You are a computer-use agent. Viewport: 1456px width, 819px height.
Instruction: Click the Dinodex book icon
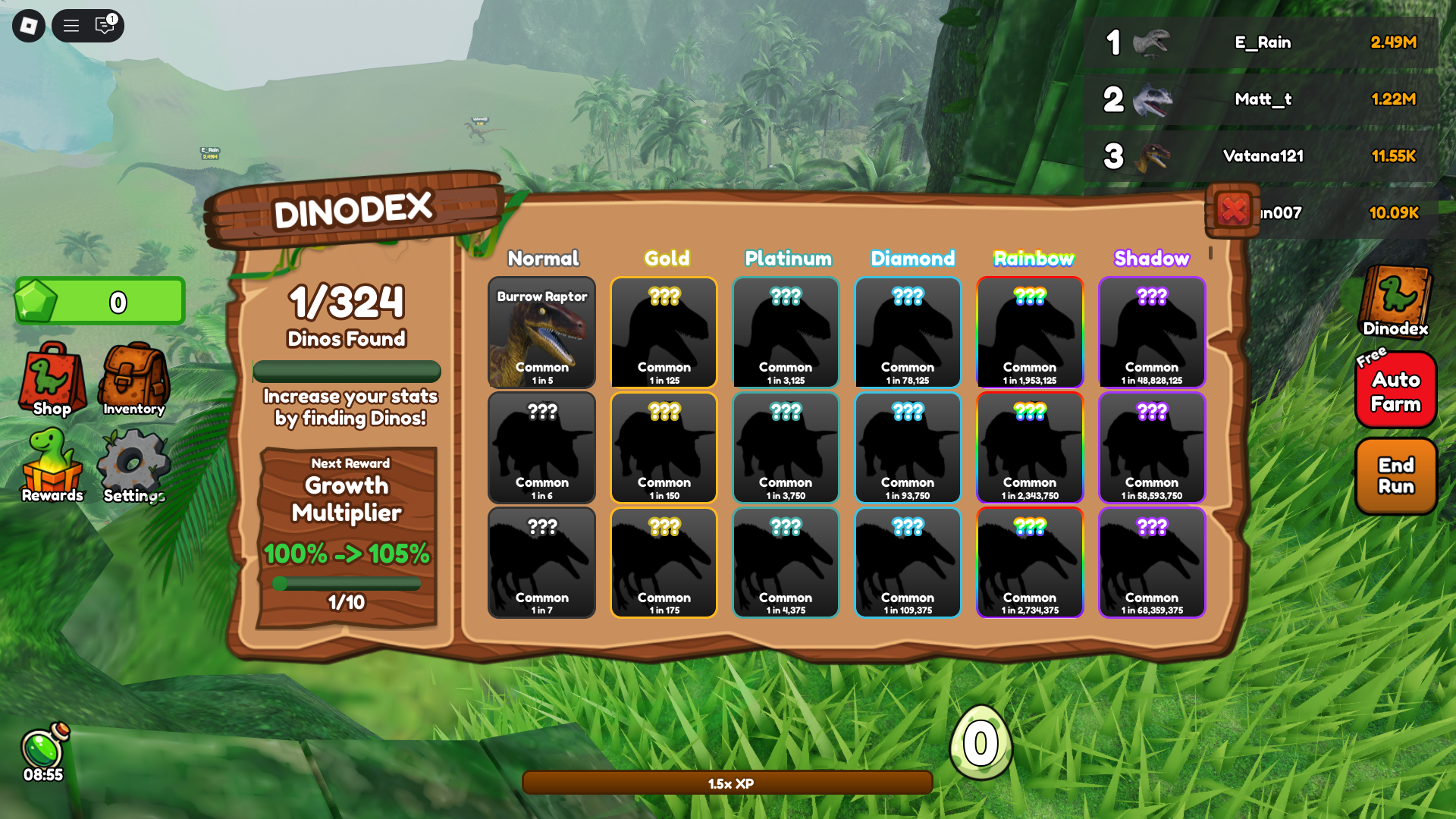tap(1395, 301)
